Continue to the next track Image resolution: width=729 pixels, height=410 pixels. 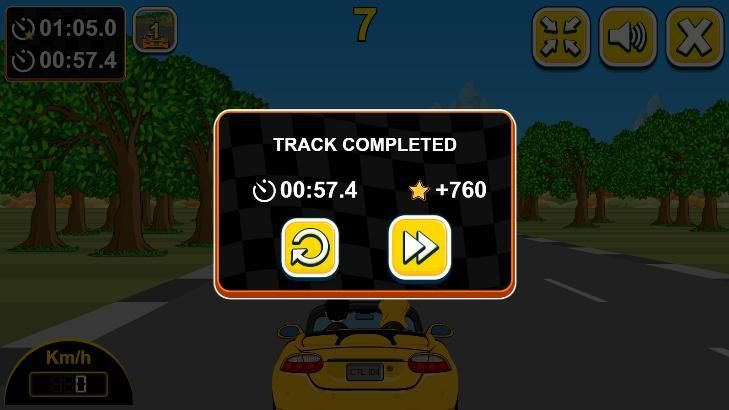click(419, 247)
